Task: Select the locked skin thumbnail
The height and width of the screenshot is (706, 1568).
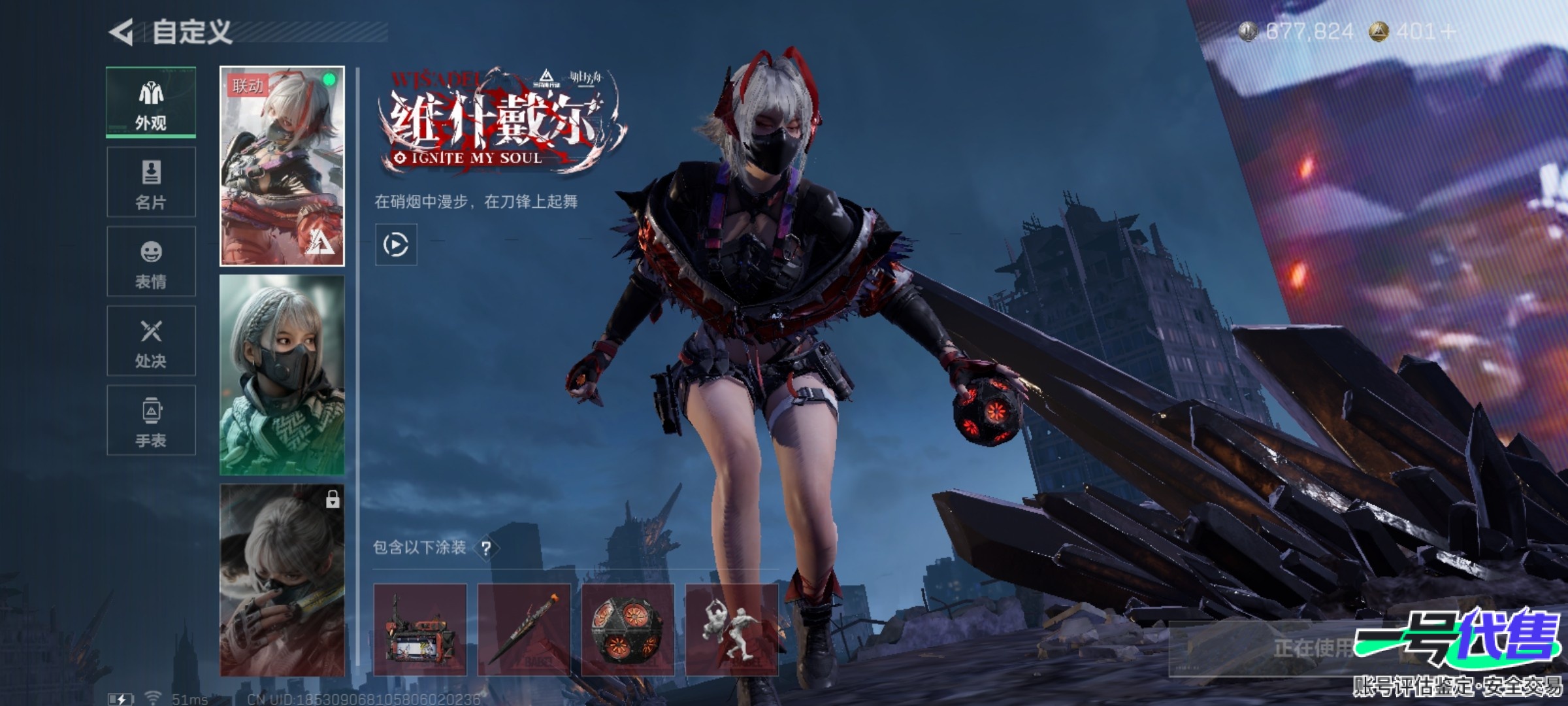Action: [282, 580]
